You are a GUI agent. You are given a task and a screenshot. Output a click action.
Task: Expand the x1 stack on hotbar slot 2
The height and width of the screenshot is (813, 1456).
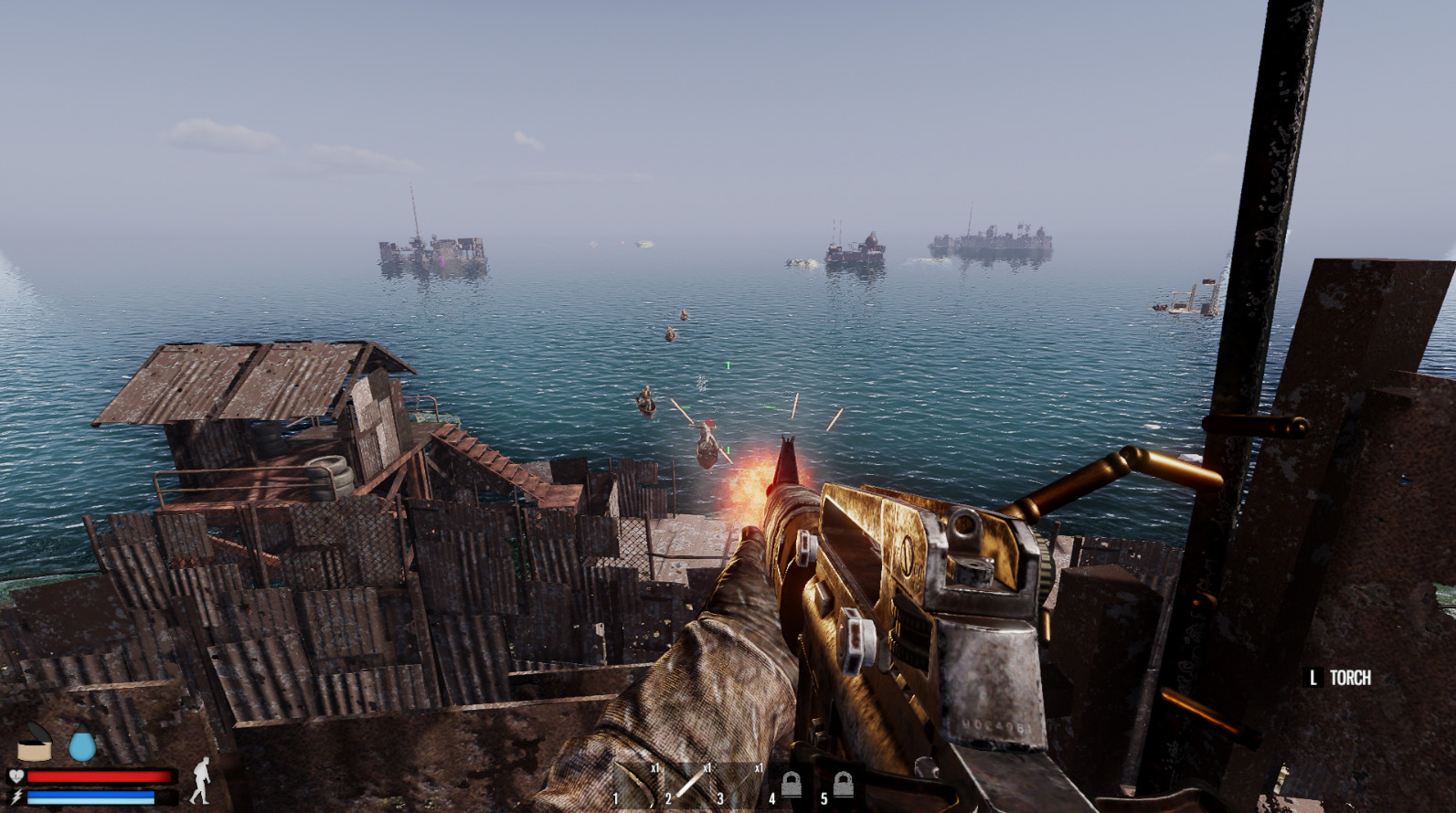click(x=707, y=768)
